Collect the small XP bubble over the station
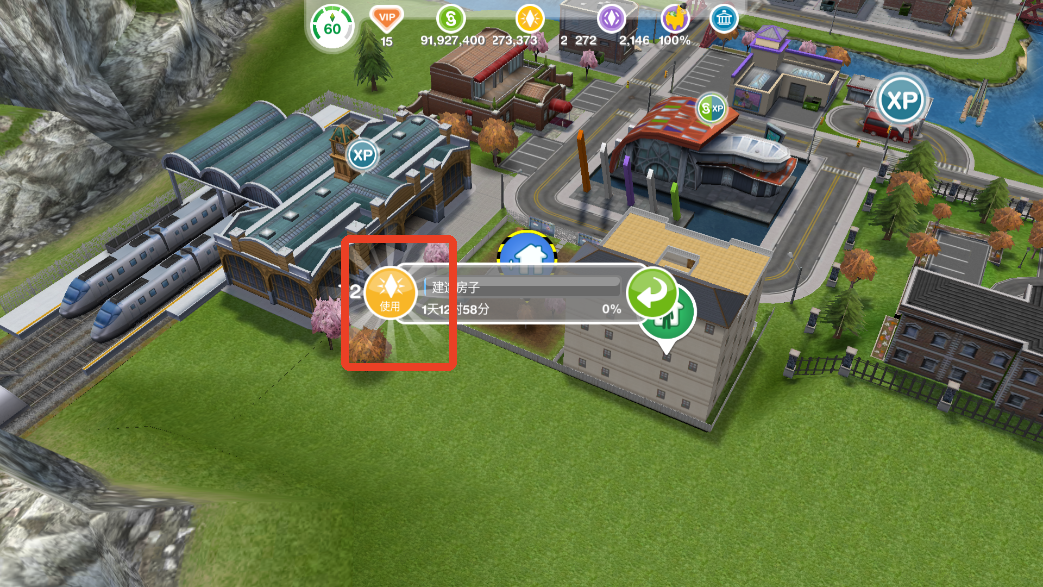Image resolution: width=1043 pixels, height=587 pixels. coord(362,155)
